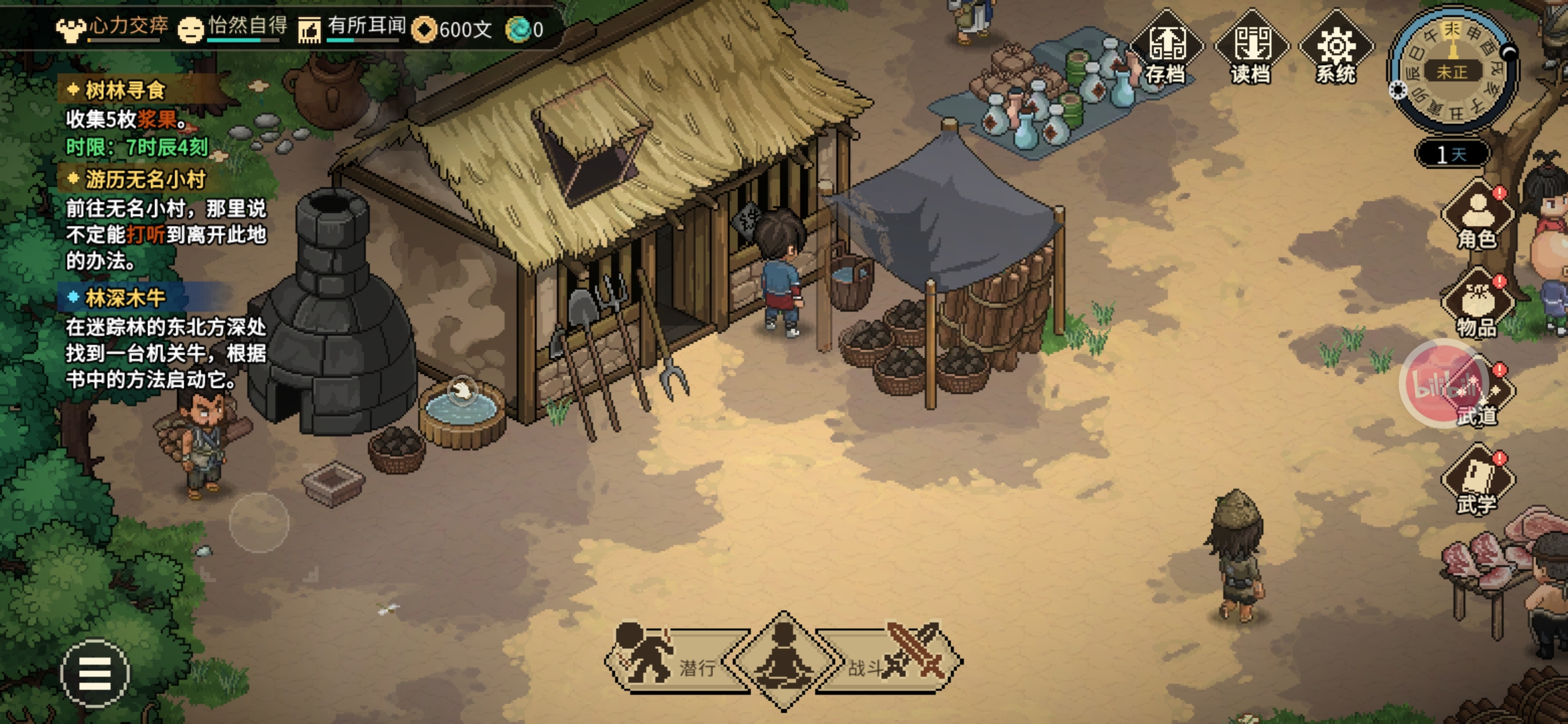
Task: Open the 读档 load game button
Action: pyautogui.click(x=1251, y=48)
